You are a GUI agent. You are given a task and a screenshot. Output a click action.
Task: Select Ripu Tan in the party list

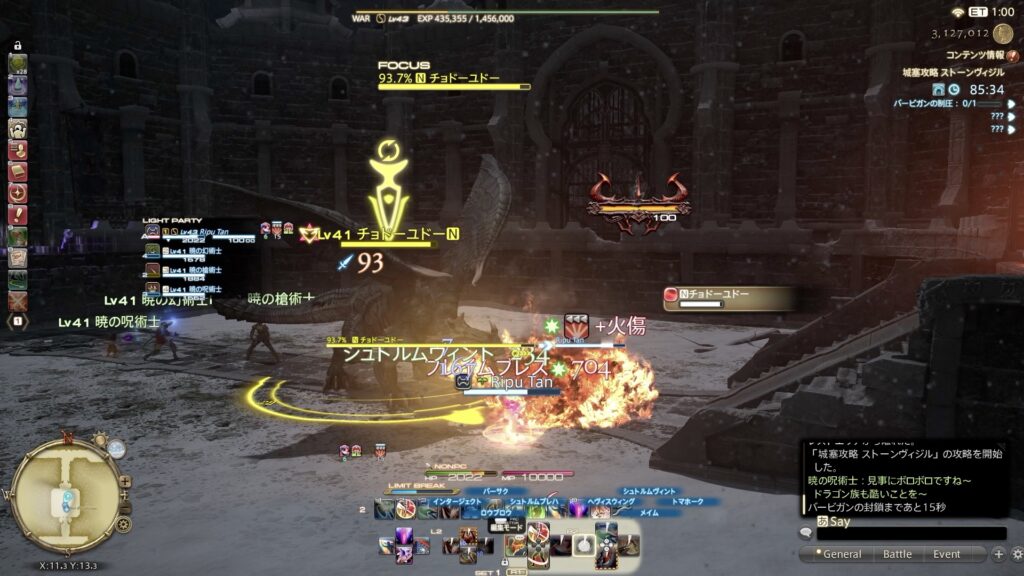click(x=200, y=231)
